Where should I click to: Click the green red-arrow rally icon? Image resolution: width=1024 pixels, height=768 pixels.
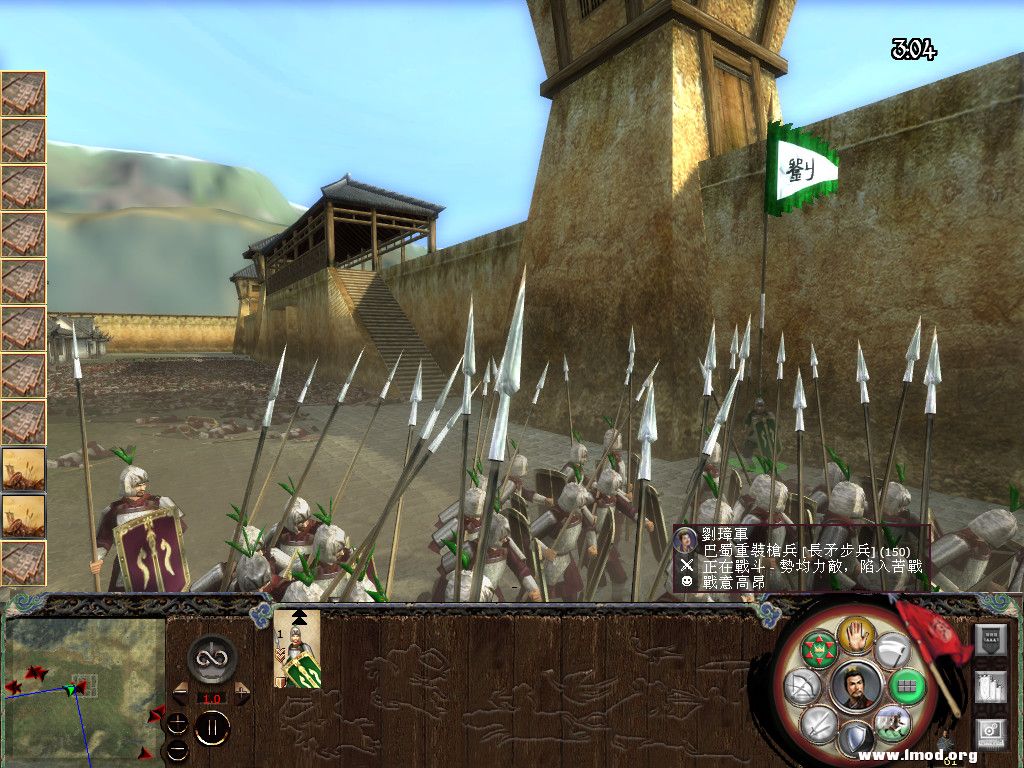click(819, 649)
